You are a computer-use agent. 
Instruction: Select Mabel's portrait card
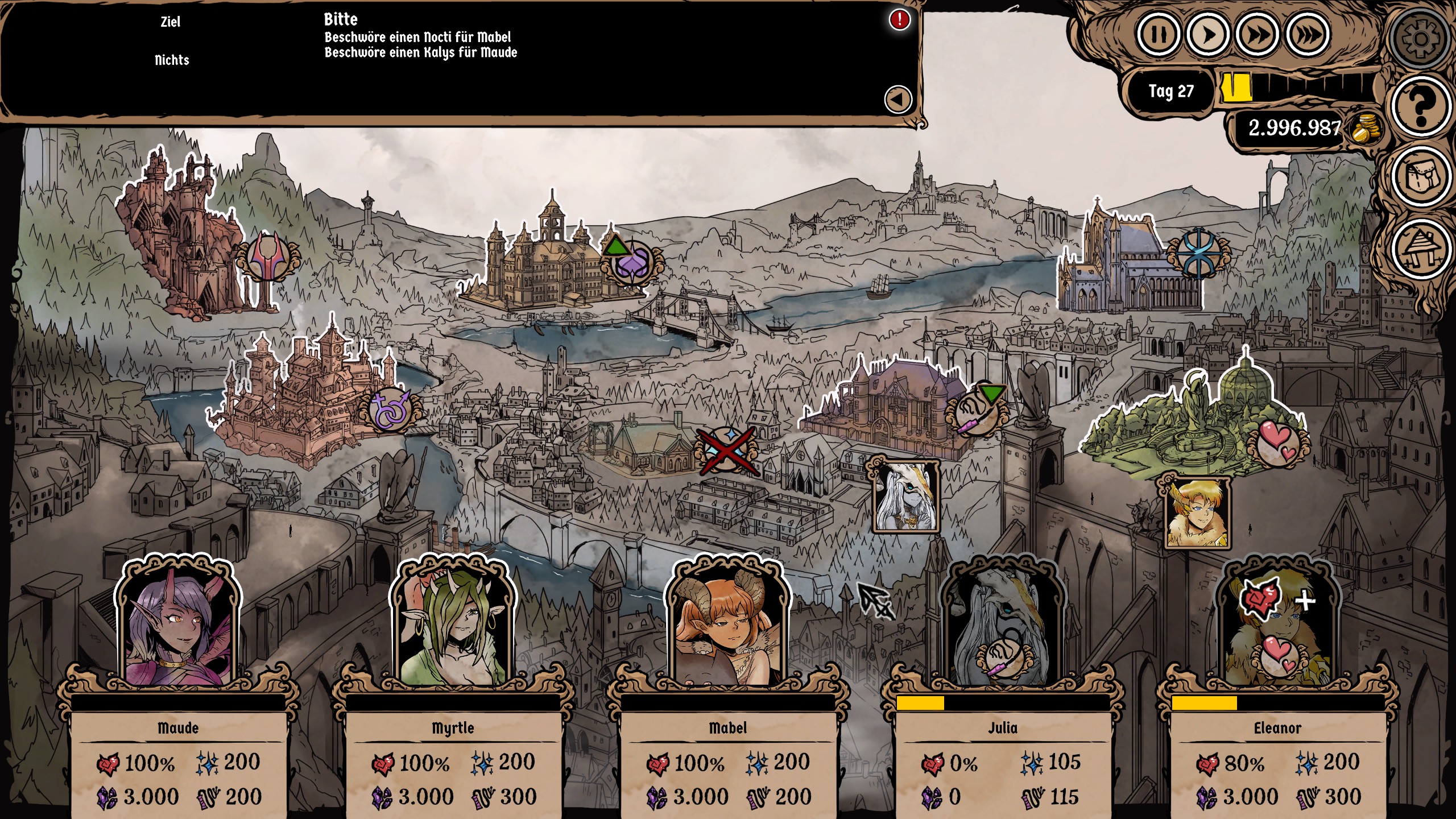tap(727, 626)
